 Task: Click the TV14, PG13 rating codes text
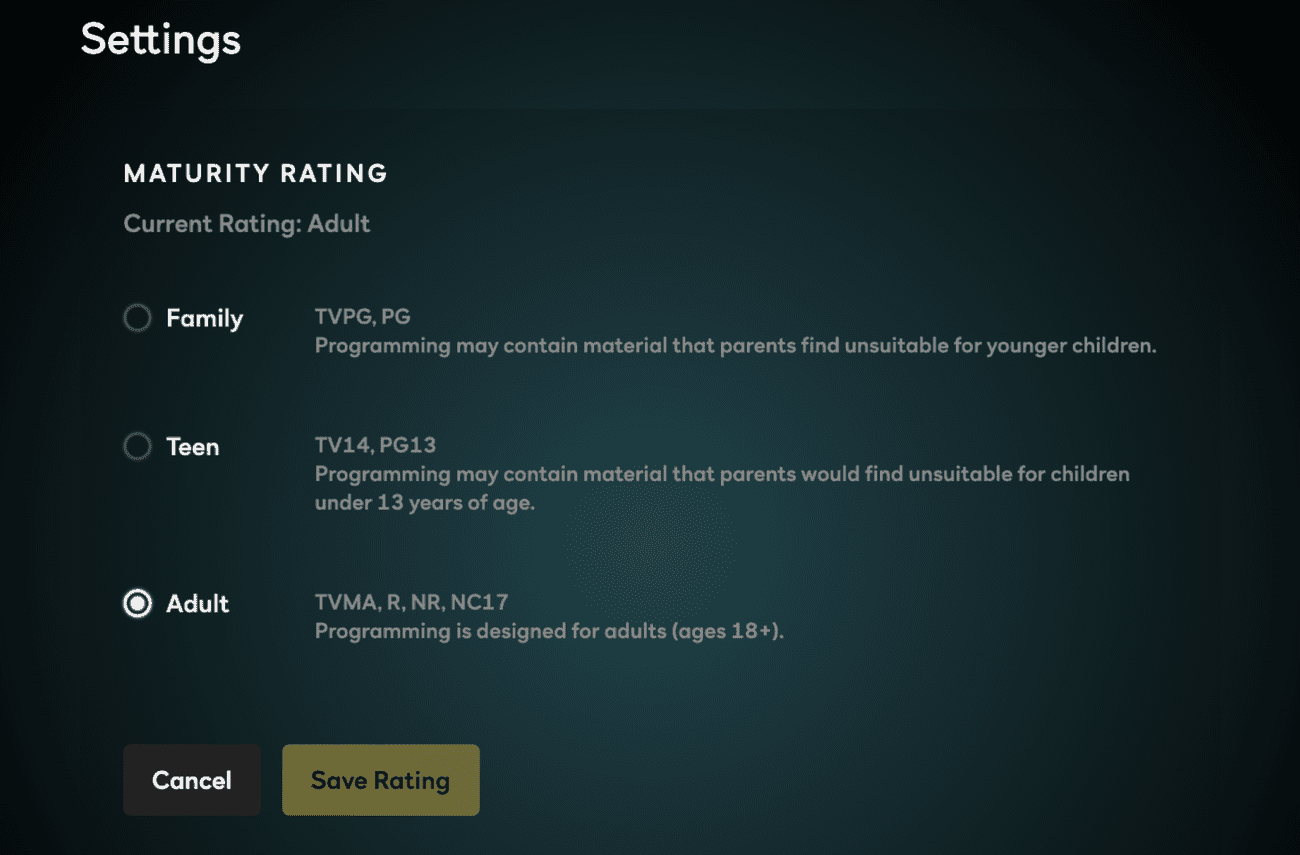click(374, 444)
